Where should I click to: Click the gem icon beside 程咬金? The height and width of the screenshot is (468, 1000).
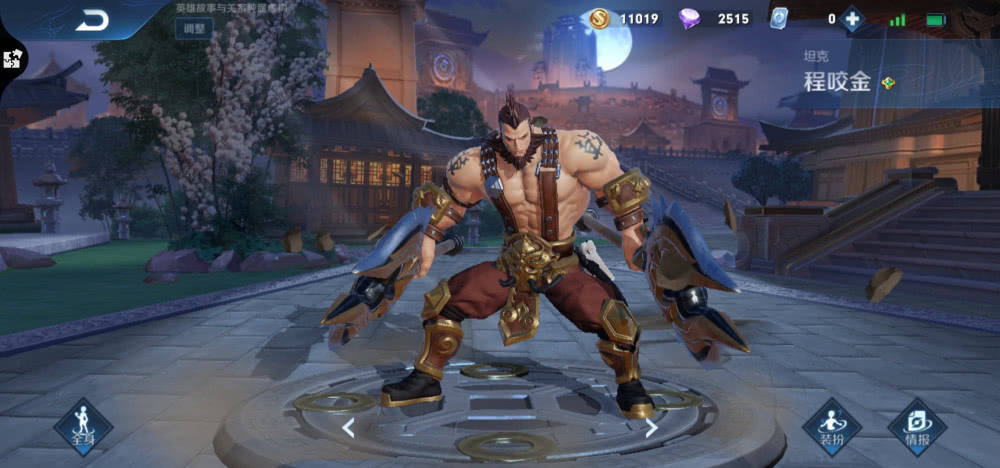888,83
